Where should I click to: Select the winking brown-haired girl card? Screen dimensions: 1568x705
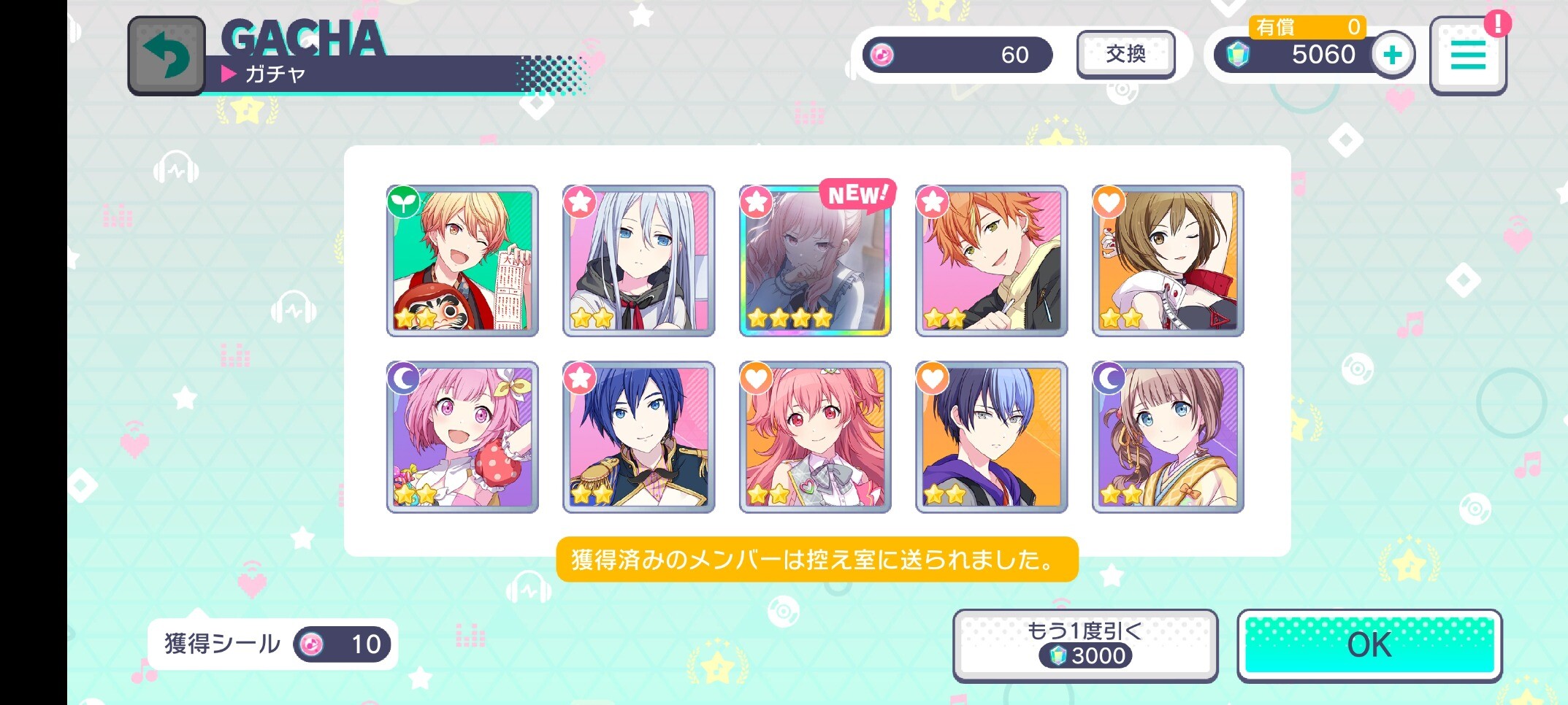point(1168,261)
